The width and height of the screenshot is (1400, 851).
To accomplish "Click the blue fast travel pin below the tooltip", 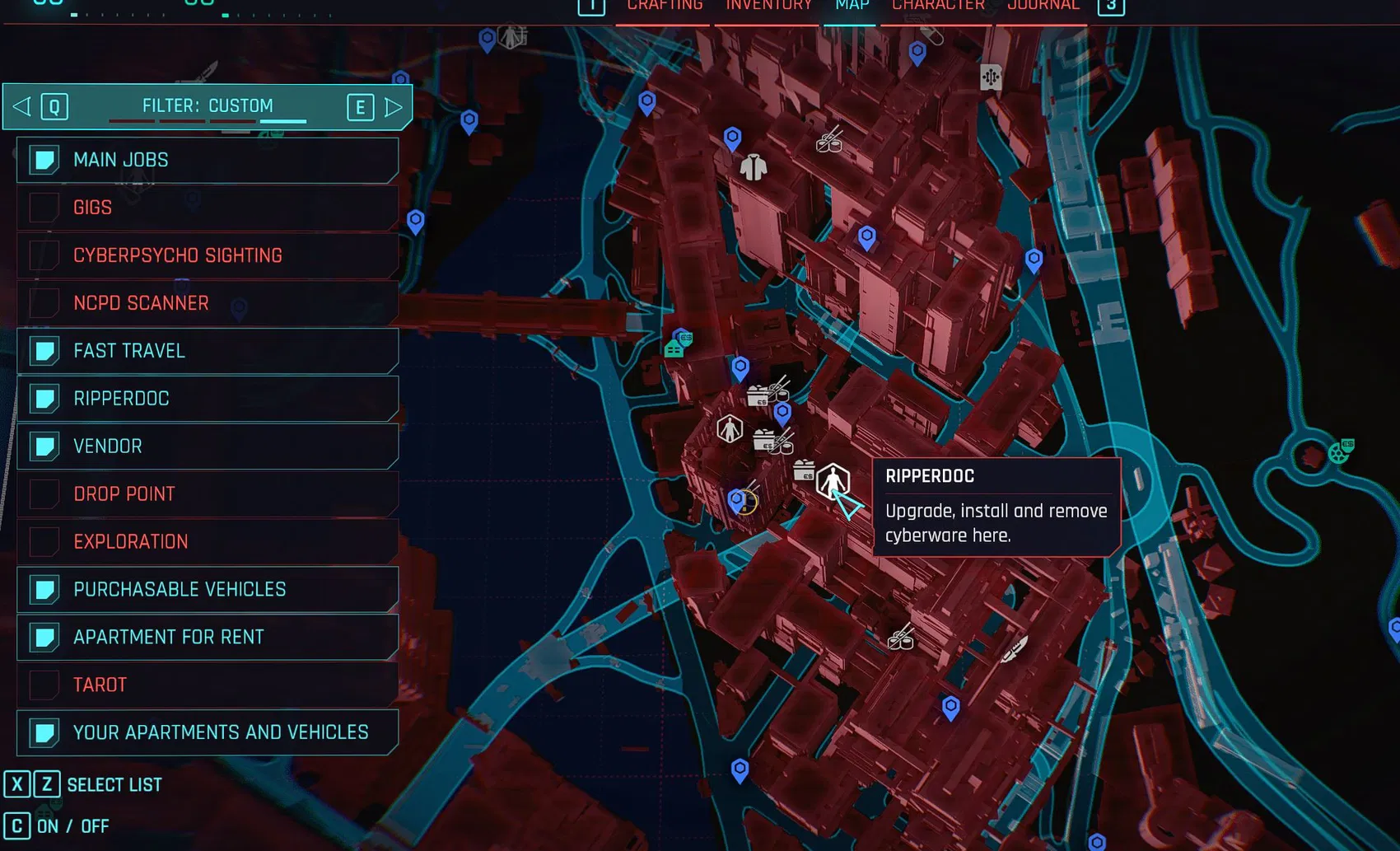I will (x=952, y=704).
